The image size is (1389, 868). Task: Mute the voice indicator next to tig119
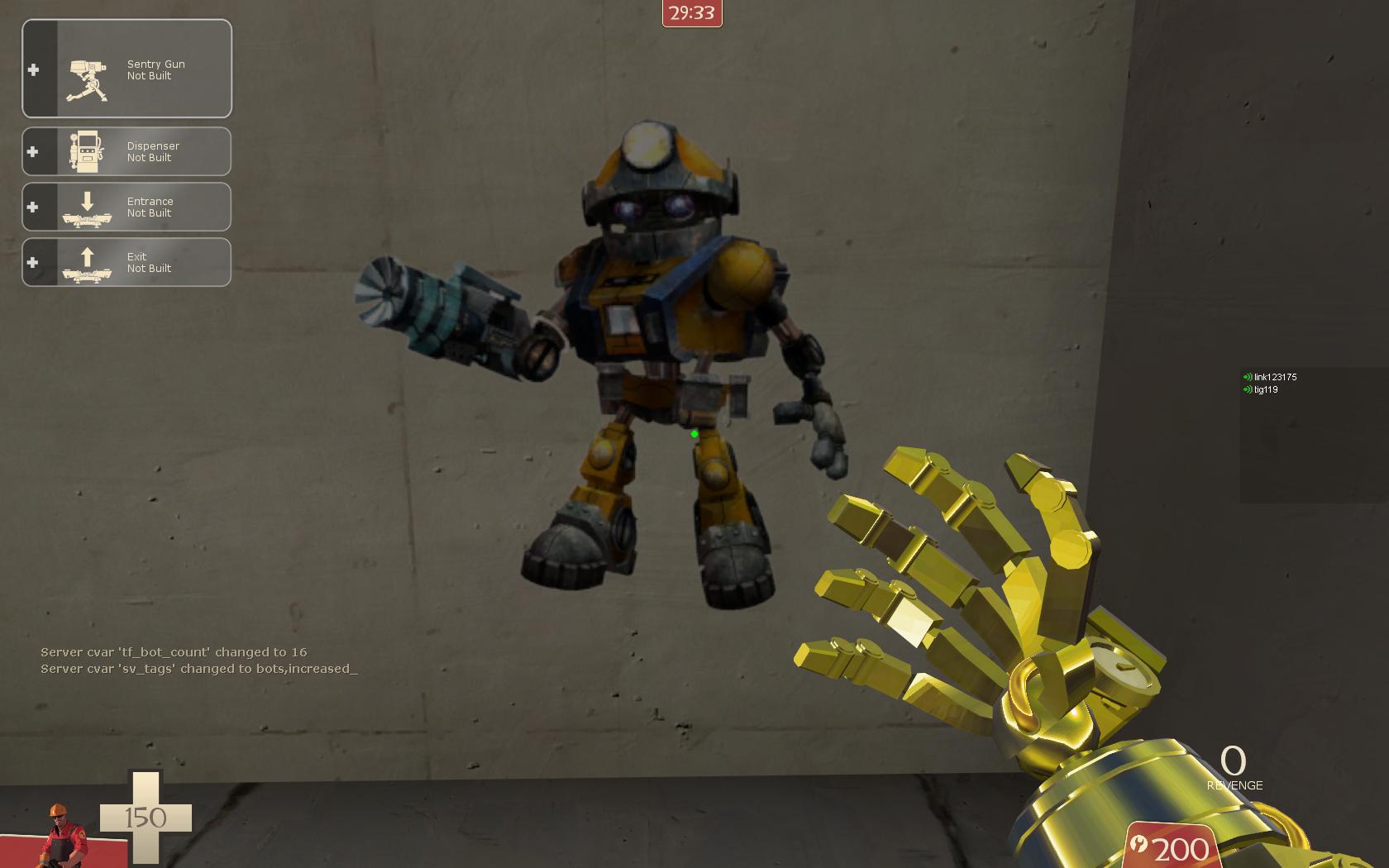[x=1245, y=388]
